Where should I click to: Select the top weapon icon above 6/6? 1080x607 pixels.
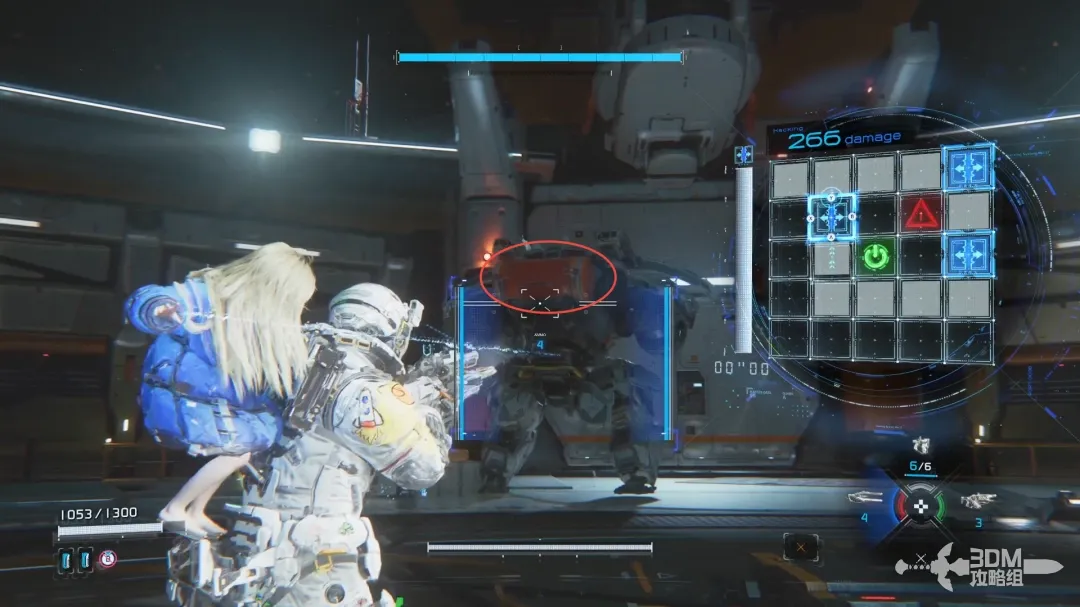coord(921,446)
